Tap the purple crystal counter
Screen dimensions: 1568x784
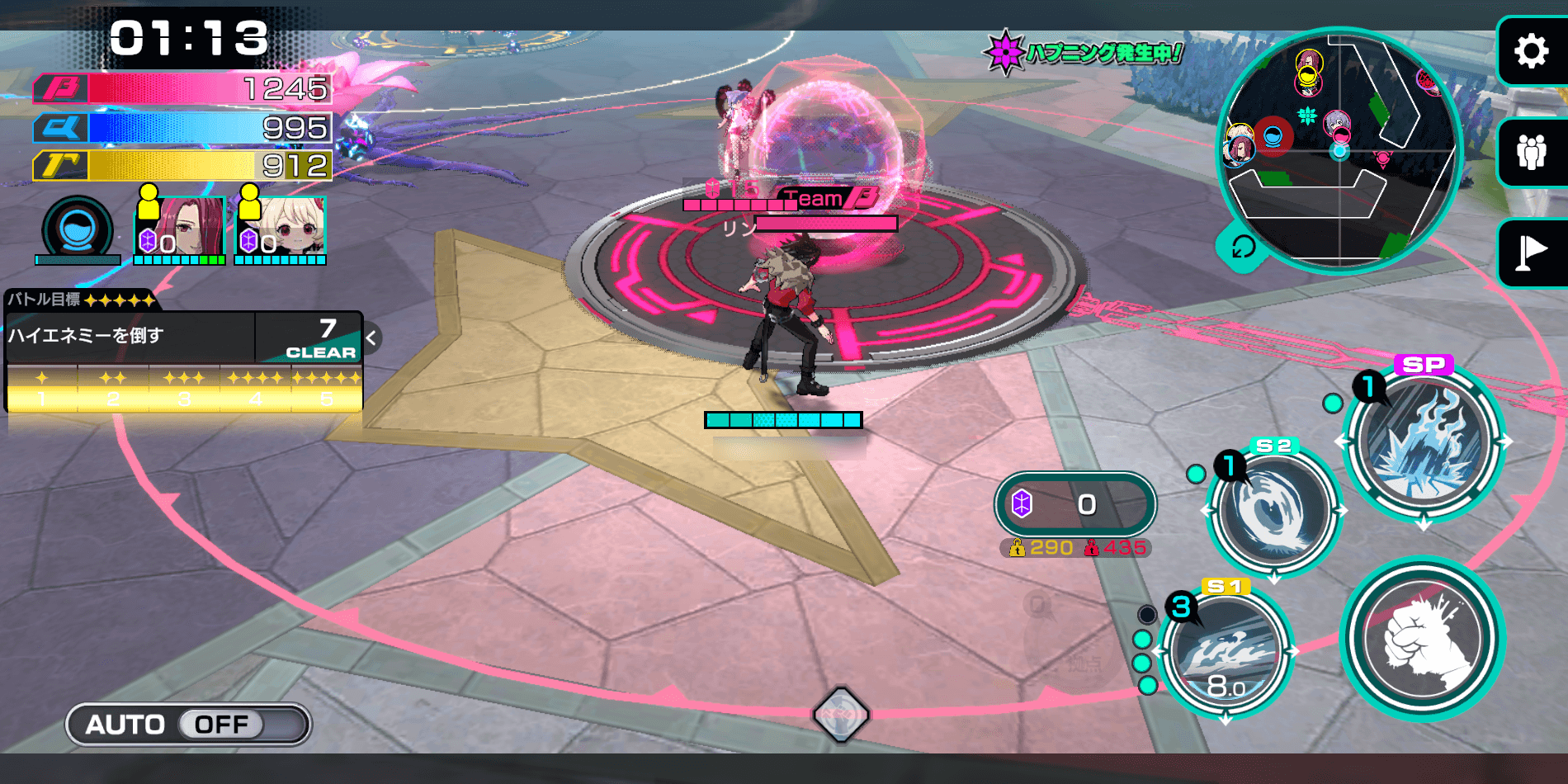tap(1074, 504)
